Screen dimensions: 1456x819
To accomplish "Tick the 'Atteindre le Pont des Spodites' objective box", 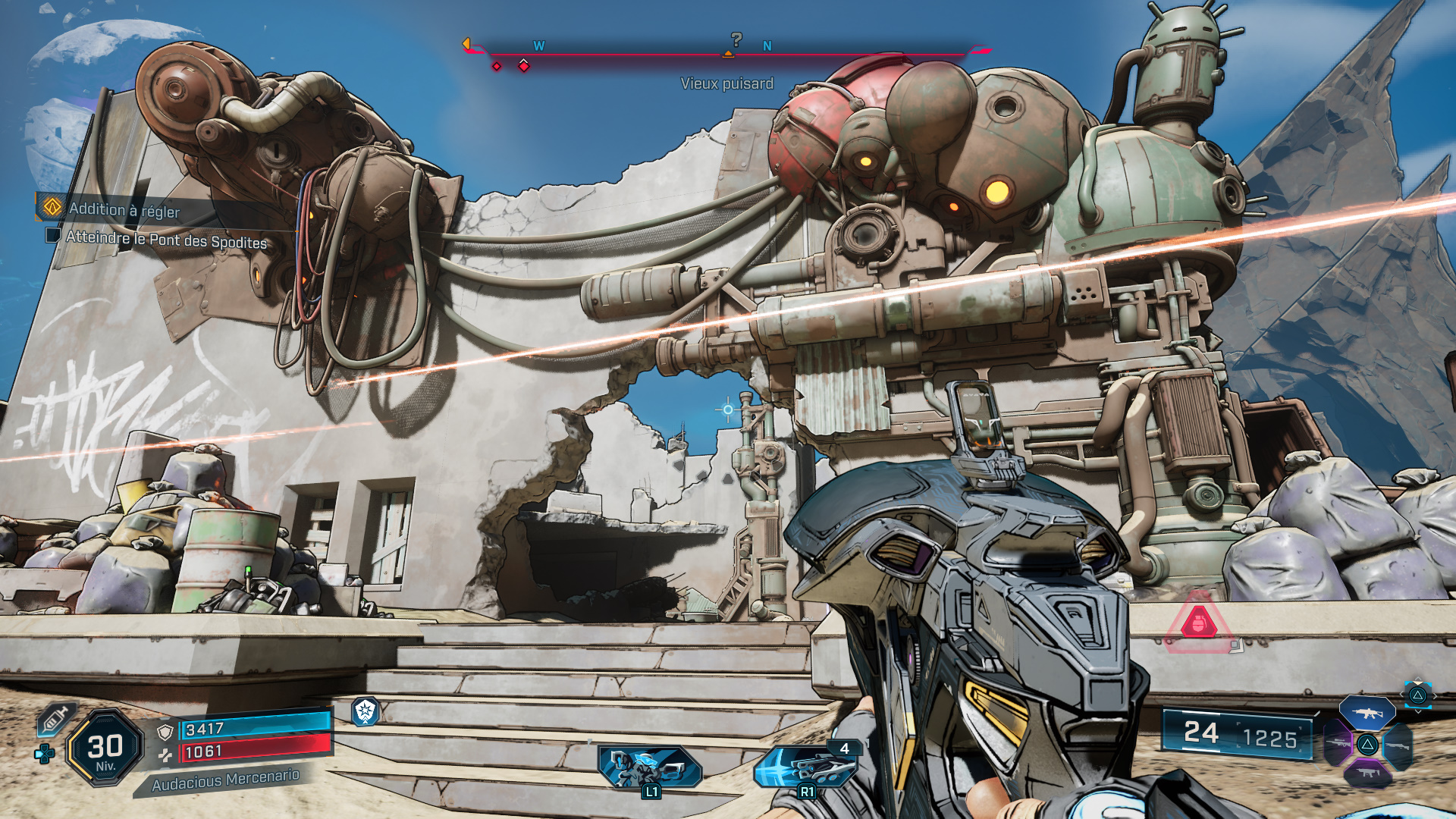I will click(x=53, y=235).
